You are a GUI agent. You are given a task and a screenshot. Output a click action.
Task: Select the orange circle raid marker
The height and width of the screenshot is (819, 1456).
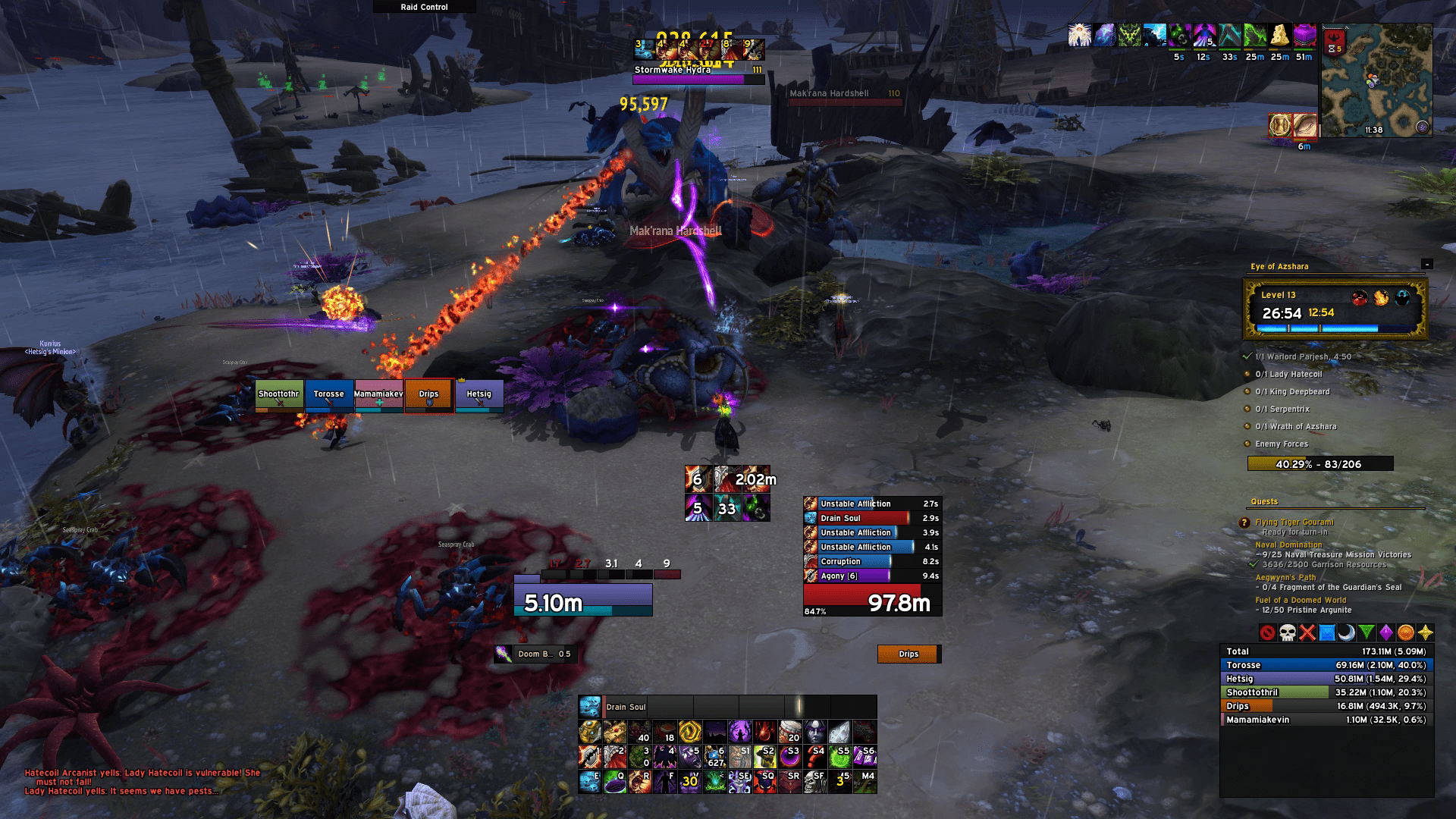(x=1406, y=632)
